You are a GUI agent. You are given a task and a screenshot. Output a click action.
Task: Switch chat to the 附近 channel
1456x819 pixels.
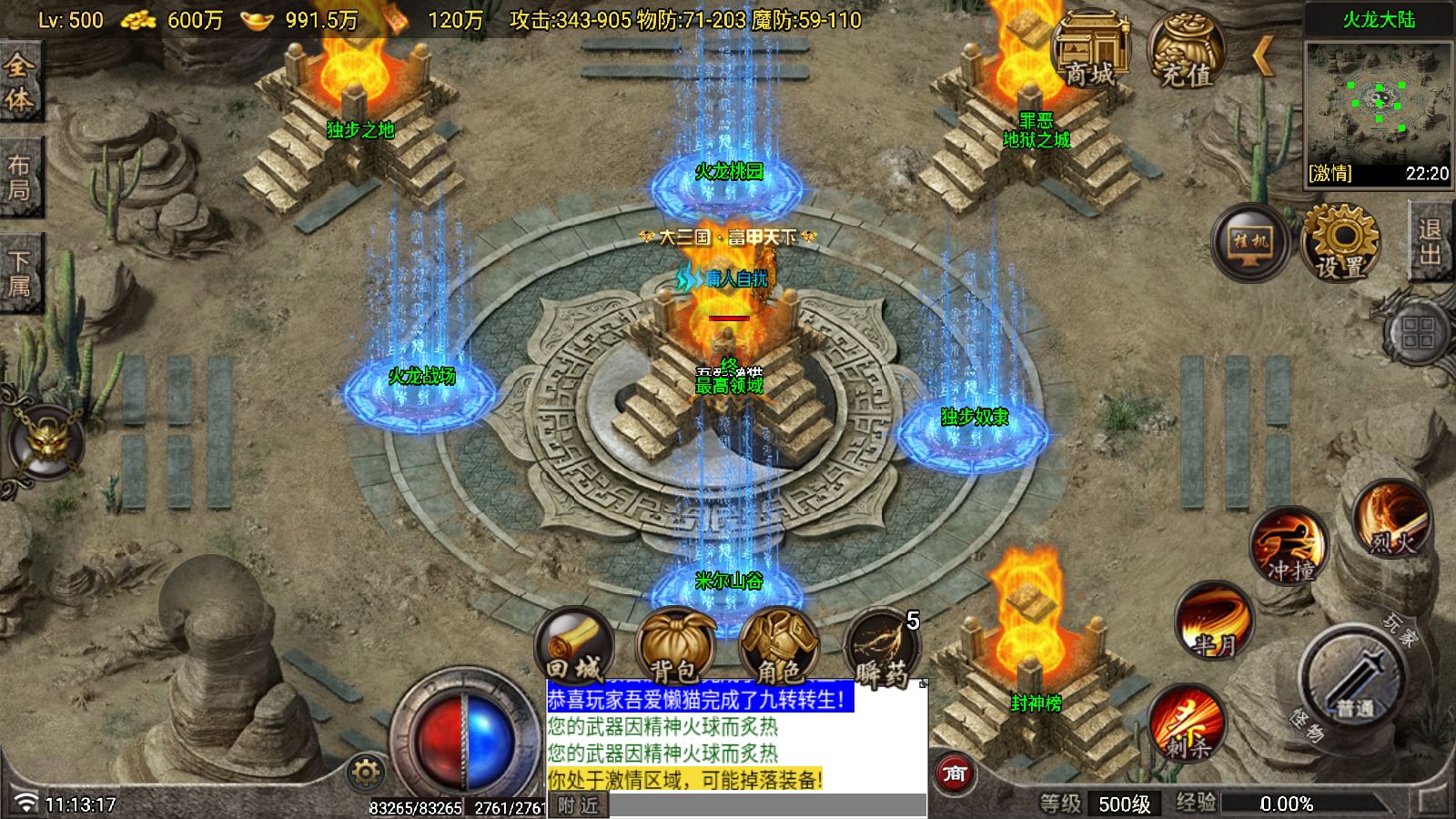pyautogui.click(x=578, y=805)
